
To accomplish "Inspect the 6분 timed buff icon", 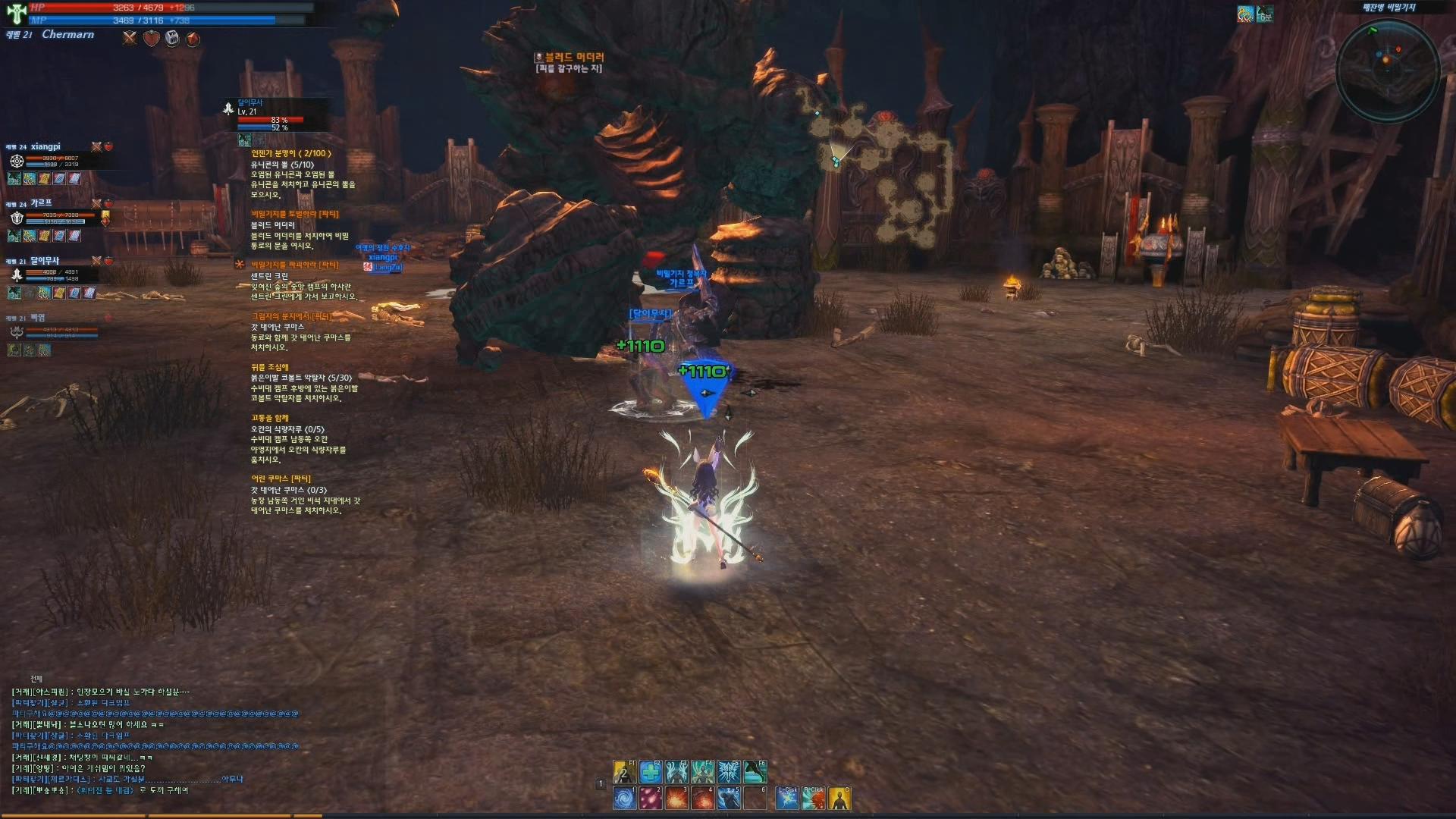I will tap(1264, 14).
